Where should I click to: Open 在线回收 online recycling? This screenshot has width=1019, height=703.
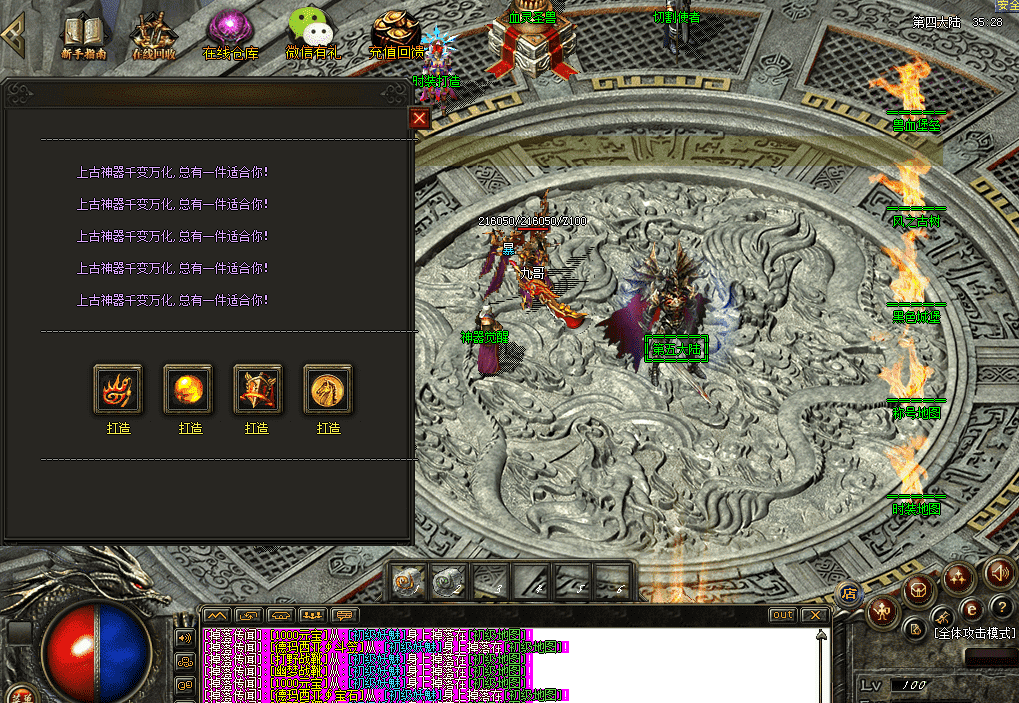click(156, 35)
